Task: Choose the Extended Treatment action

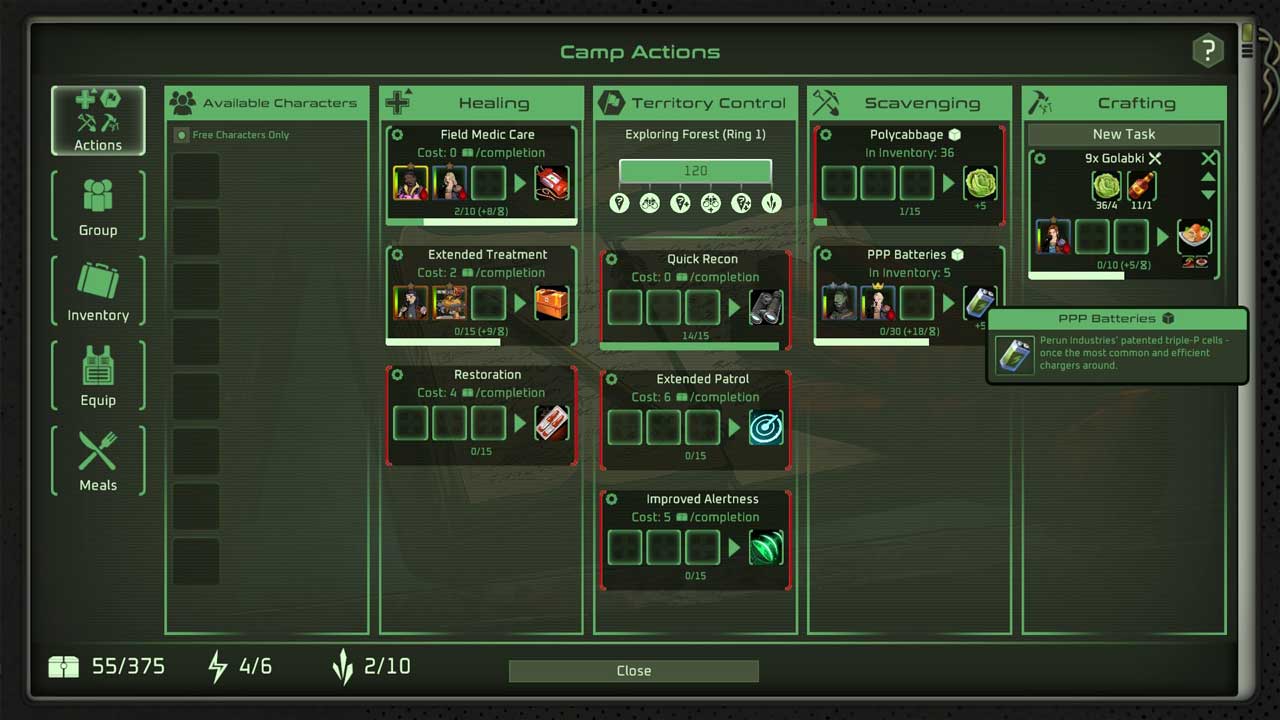Action: click(487, 254)
